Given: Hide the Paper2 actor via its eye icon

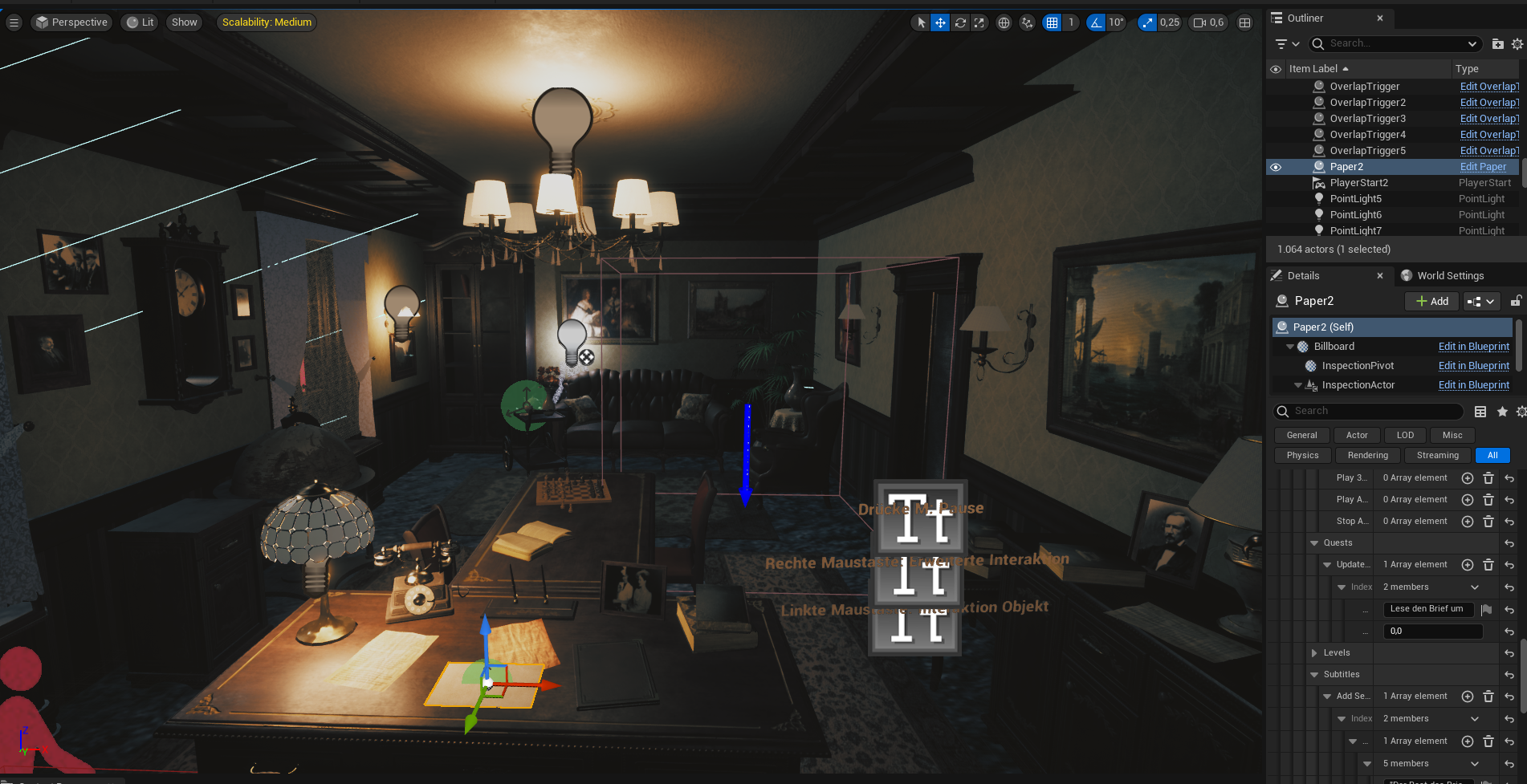Looking at the screenshot, I should [1276, 167].
